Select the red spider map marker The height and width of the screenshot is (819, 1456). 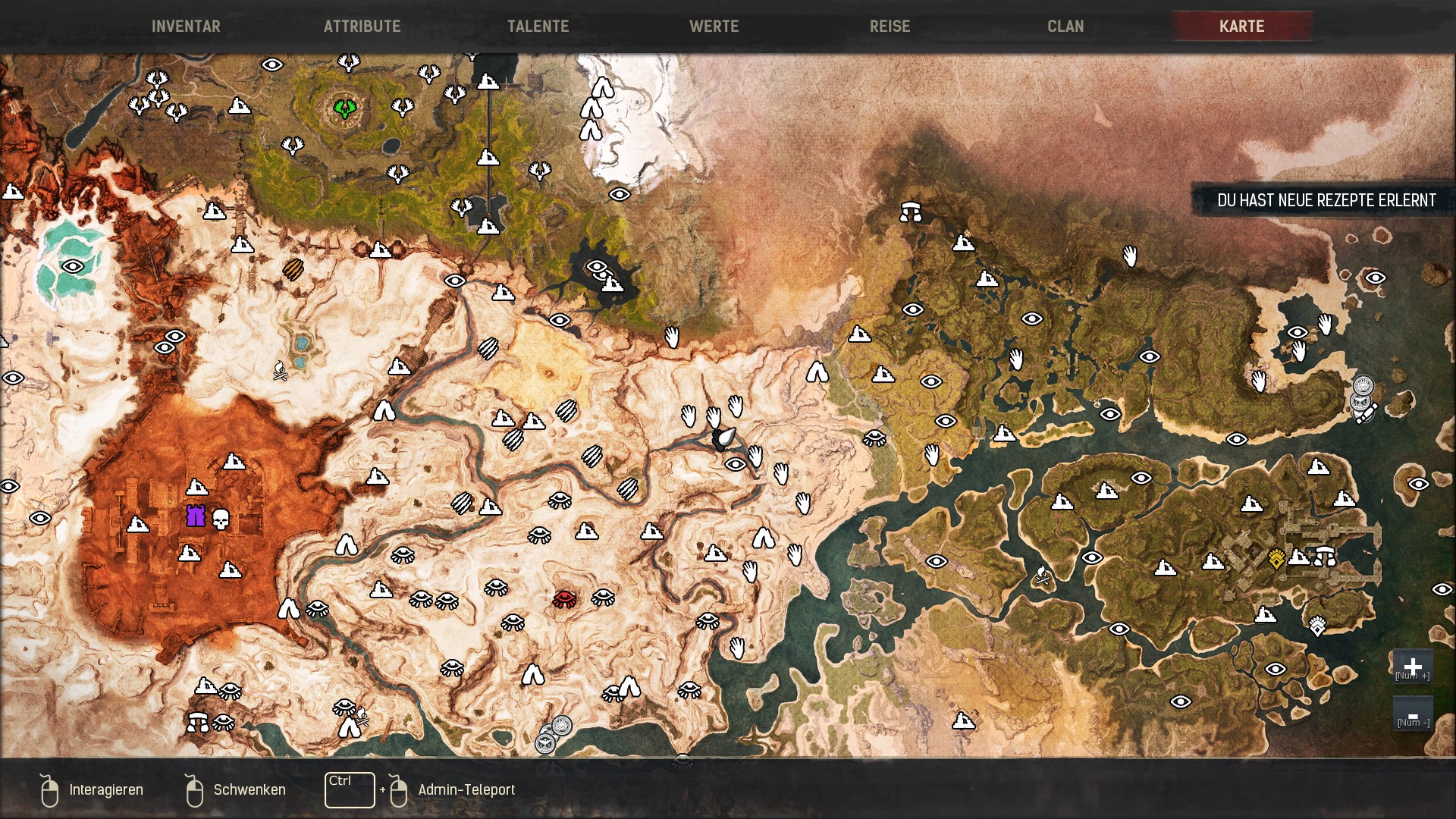[x=564, y=600]
